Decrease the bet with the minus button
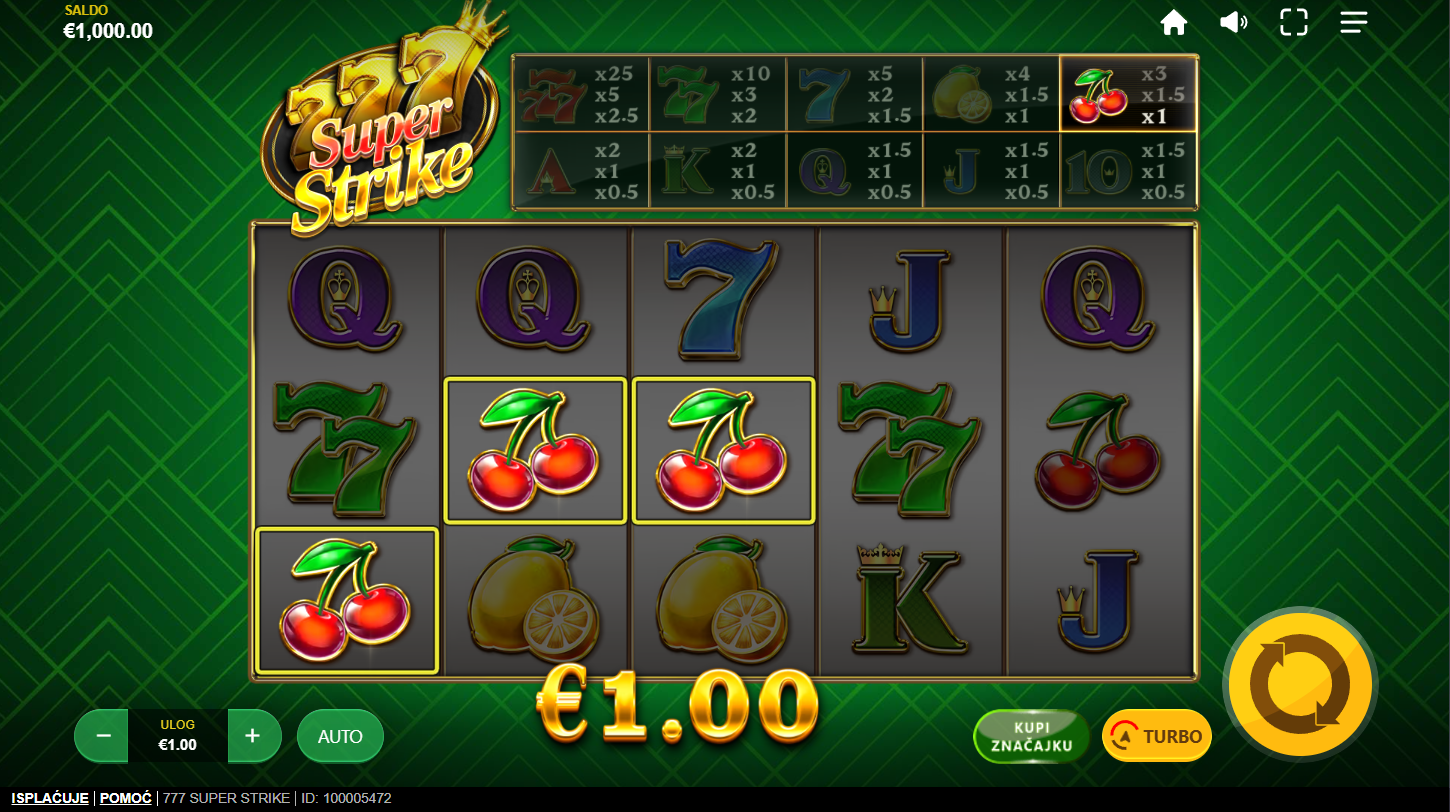1450x812 pixels. [x=102, y=736]
